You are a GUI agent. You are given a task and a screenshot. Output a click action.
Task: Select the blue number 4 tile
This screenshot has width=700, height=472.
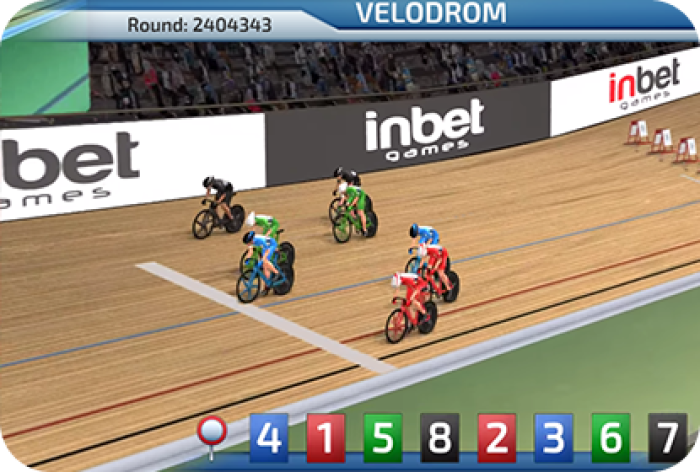268,437
